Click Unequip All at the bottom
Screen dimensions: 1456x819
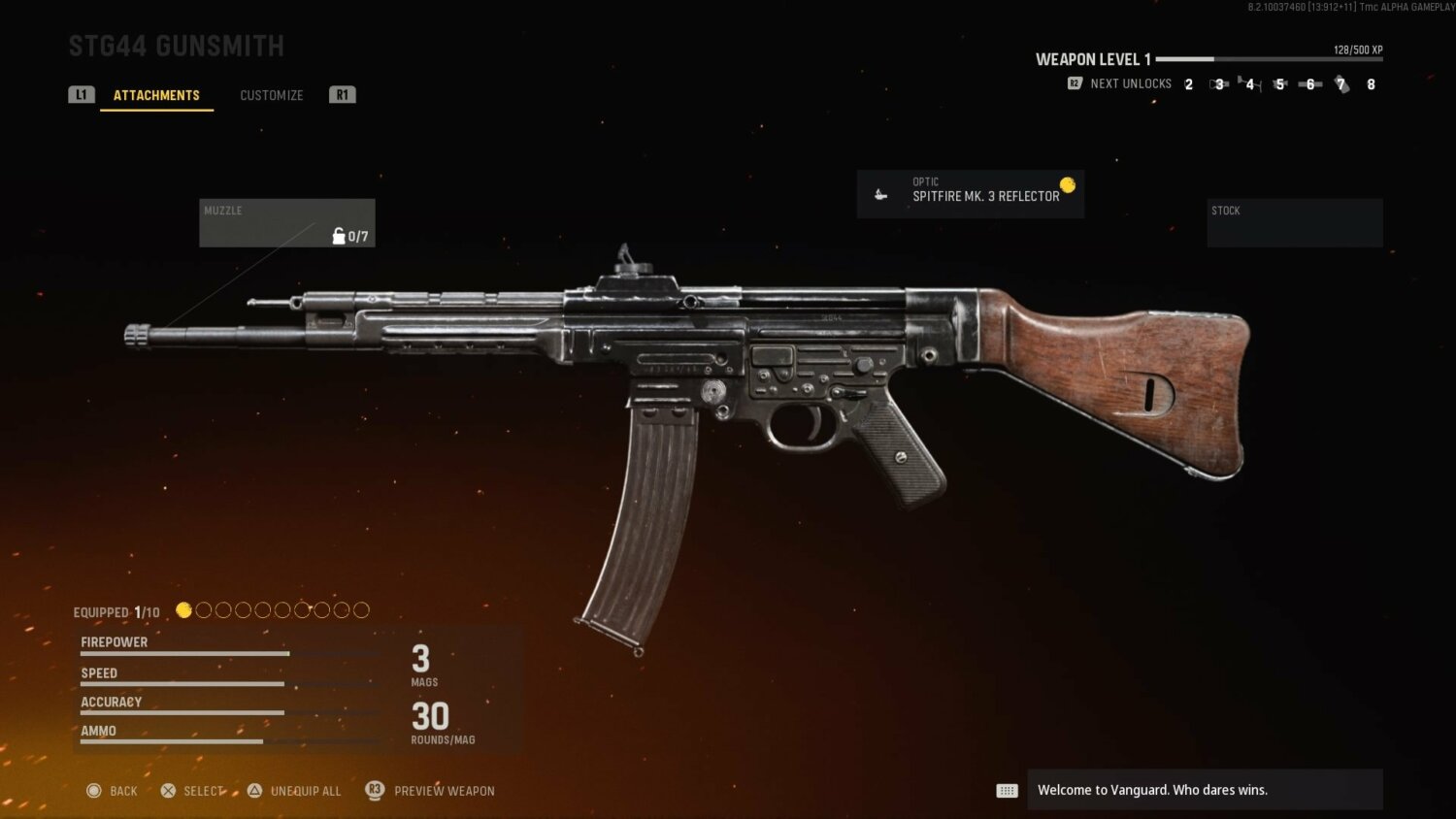tap(307, 790)
